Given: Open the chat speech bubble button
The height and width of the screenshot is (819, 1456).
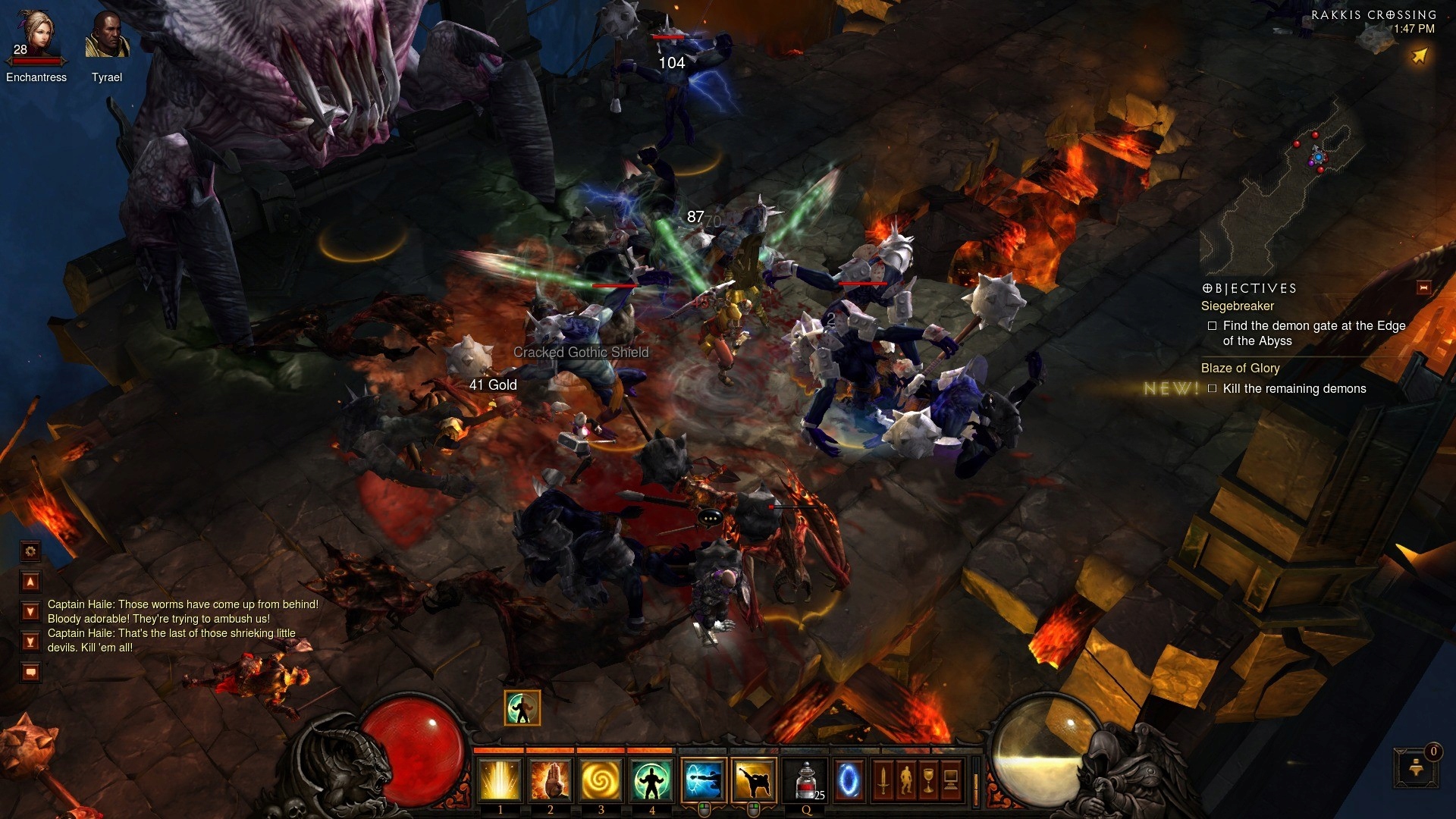Looking at the screenshot, I should click(30, 672).
